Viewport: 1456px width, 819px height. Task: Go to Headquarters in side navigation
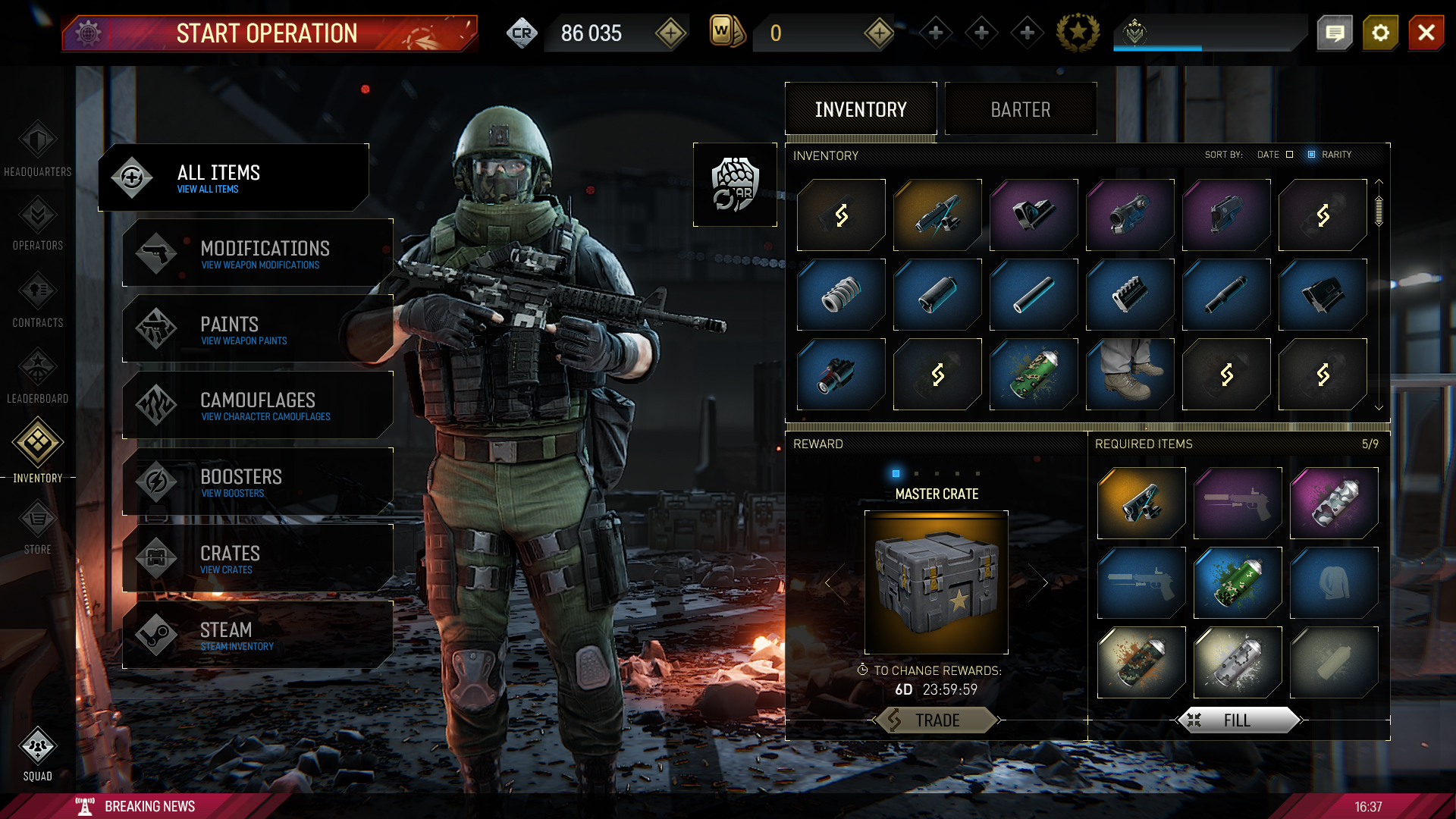tap(37, 149)
